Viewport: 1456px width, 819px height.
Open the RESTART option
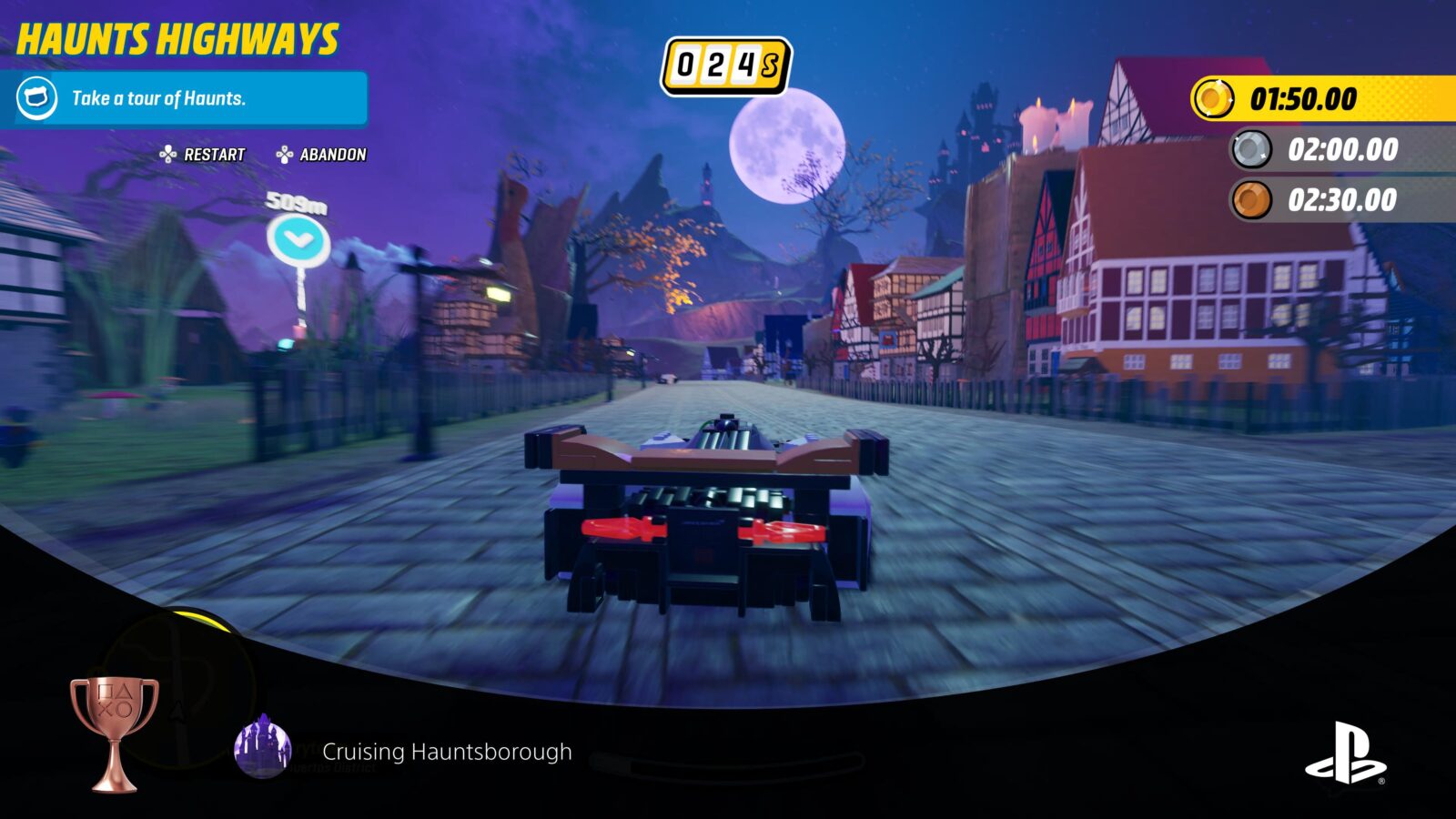[x=211, y=154]
